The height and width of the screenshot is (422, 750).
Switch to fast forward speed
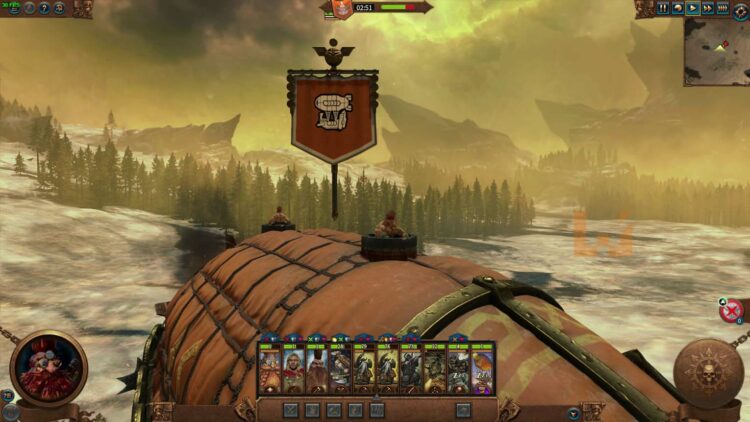click(707, 8)
